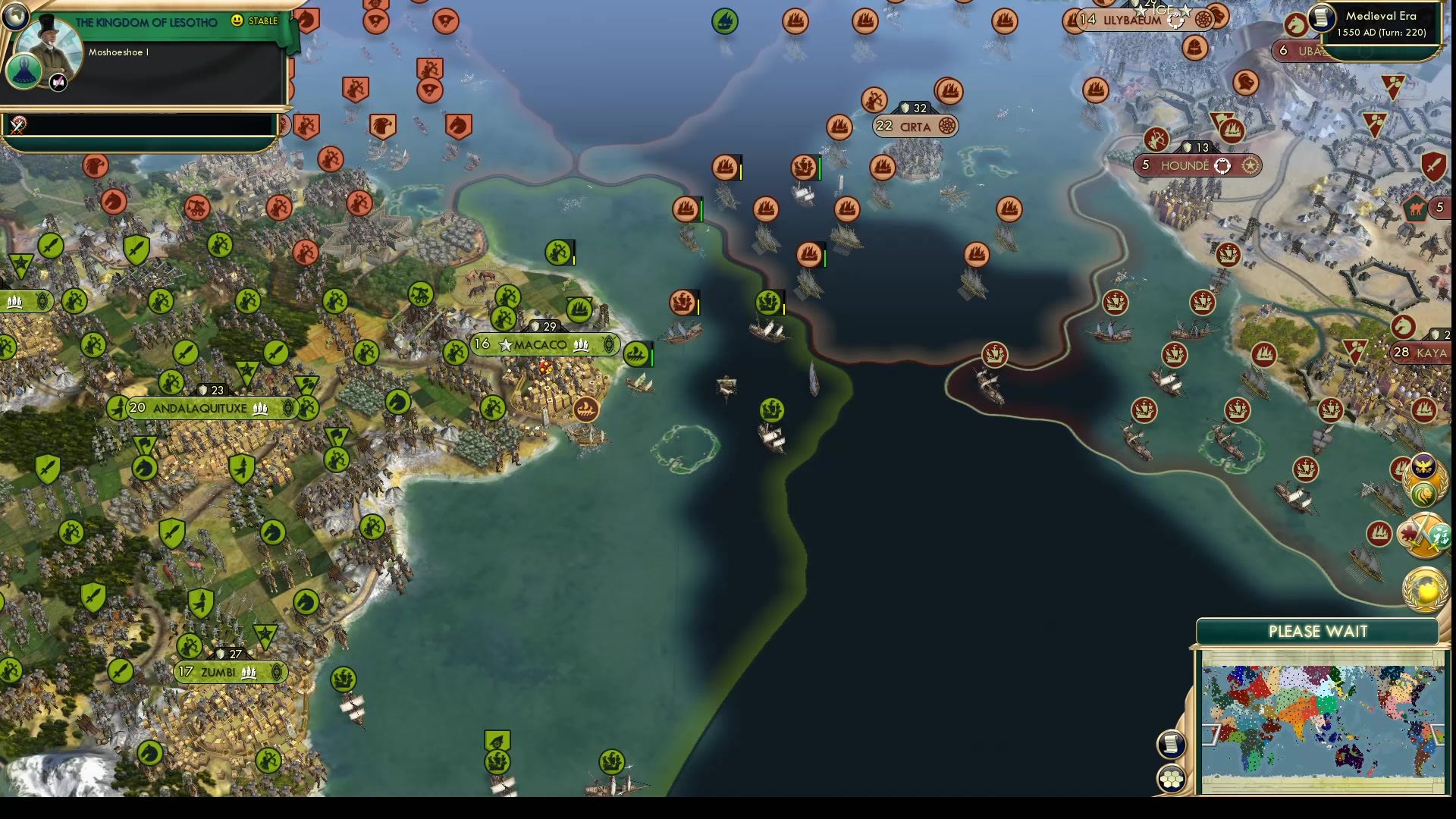Open the green friendship-character notification icon
1456x819 pixels.
click(1440, 537)
